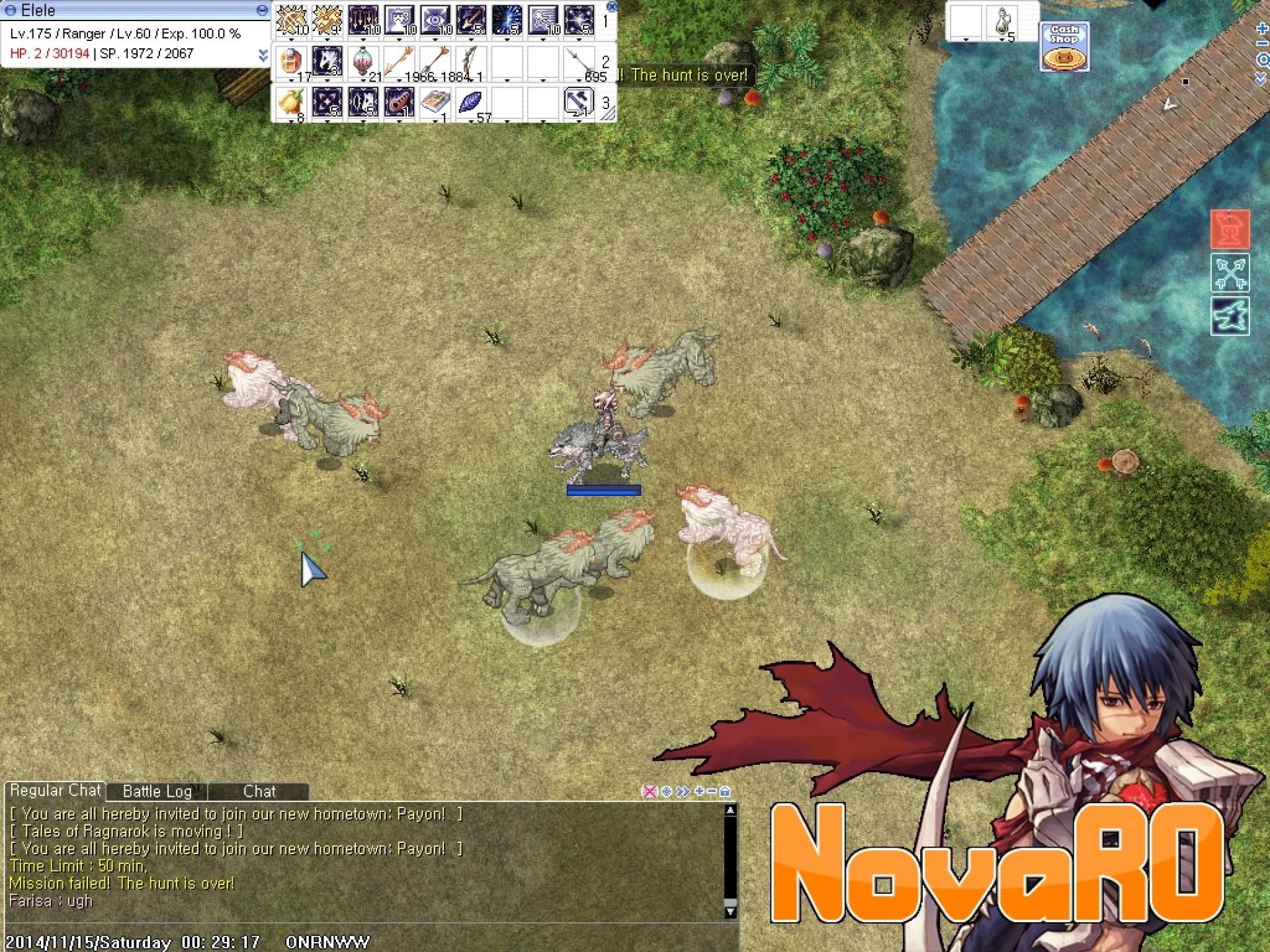Toggle the double-arrow chat option icon
The image size is (1270, 952).
click(x=683, y=791)
